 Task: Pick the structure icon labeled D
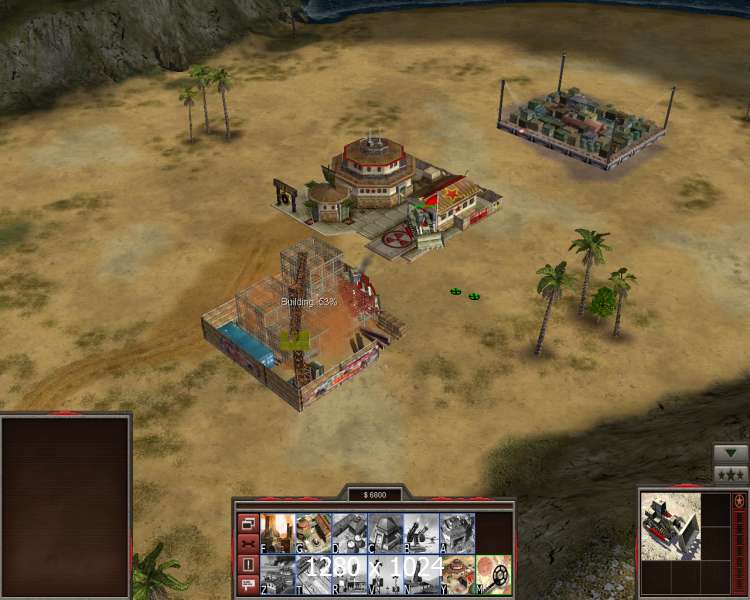point(349,533)
